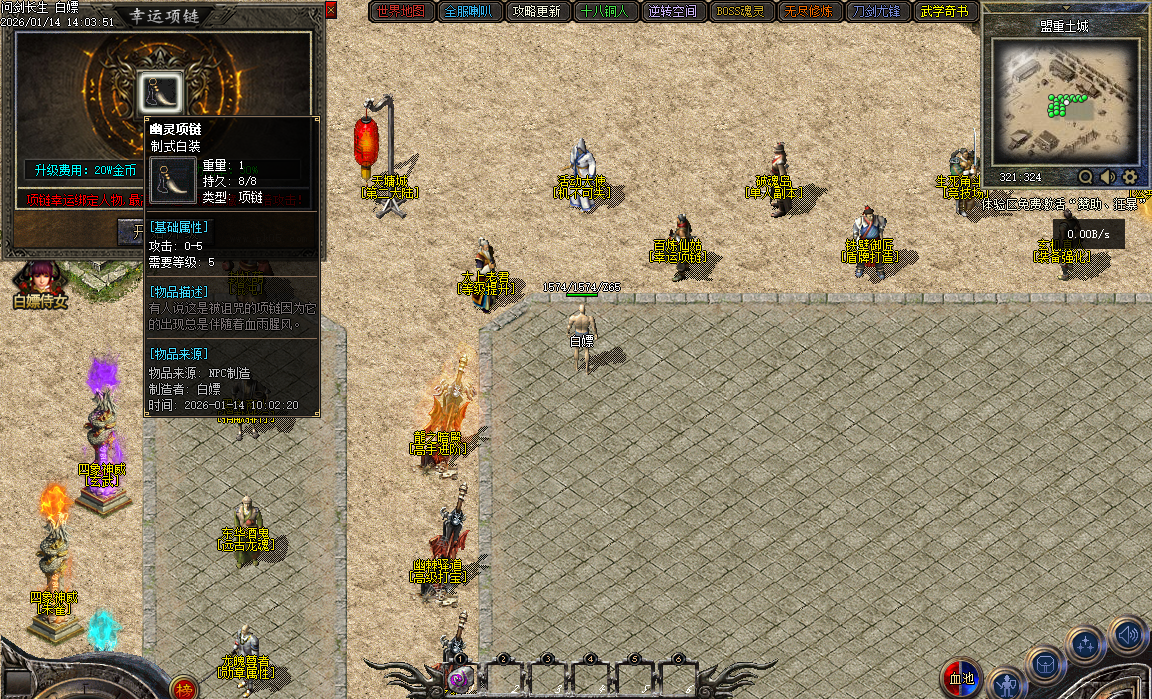1152x699 pixels.
Task: Open the BOSS魂灵 menu button
Action: [740, 12]
